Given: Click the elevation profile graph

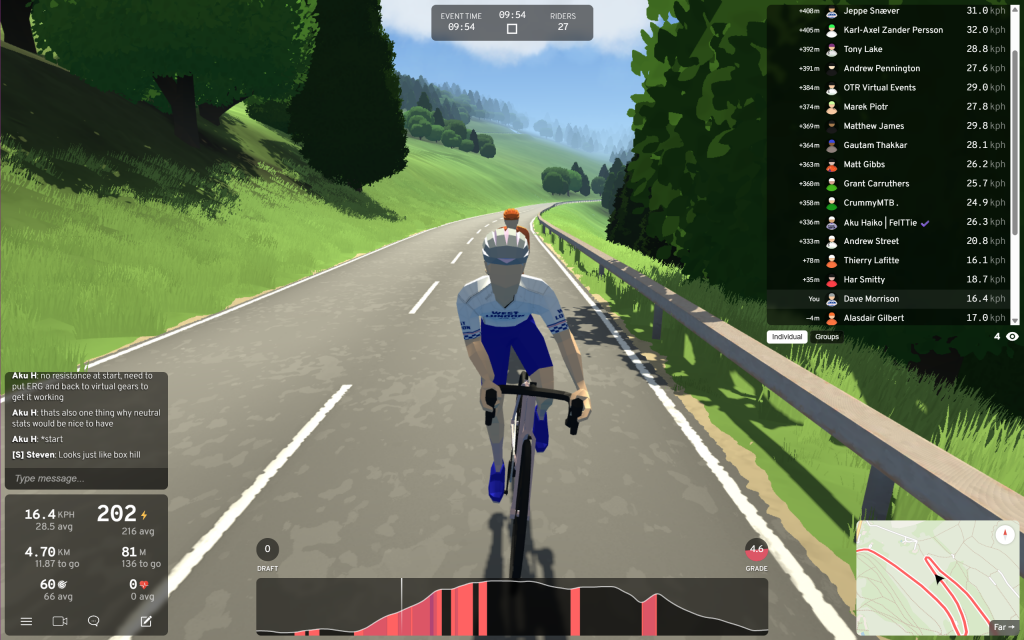Looking at the screenshot, I should coord(512,607).
